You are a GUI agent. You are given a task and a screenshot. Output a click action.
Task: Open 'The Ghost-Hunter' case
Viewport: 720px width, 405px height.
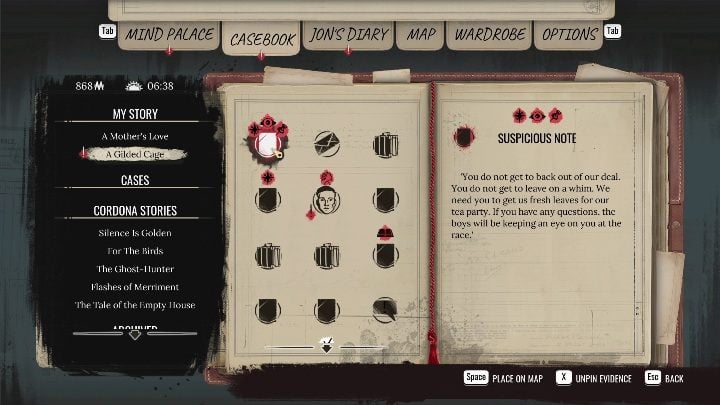[x=135, y=268]
